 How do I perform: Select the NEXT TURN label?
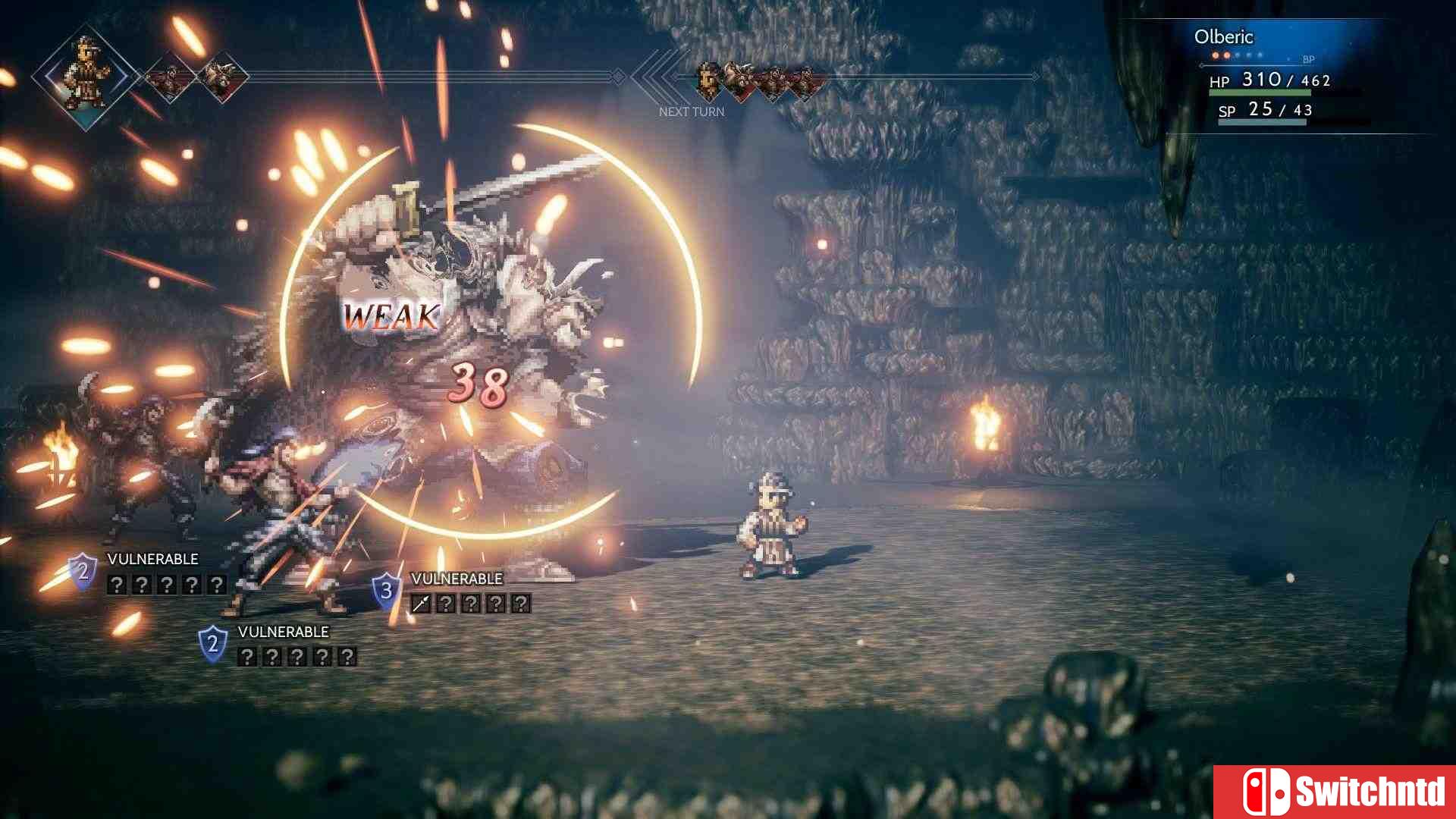692,111
